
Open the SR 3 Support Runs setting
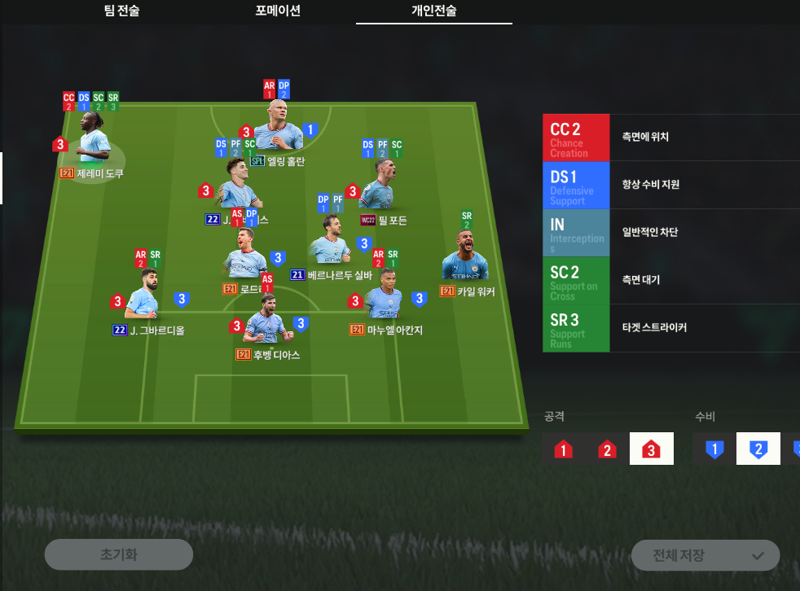tap(672, 328)
